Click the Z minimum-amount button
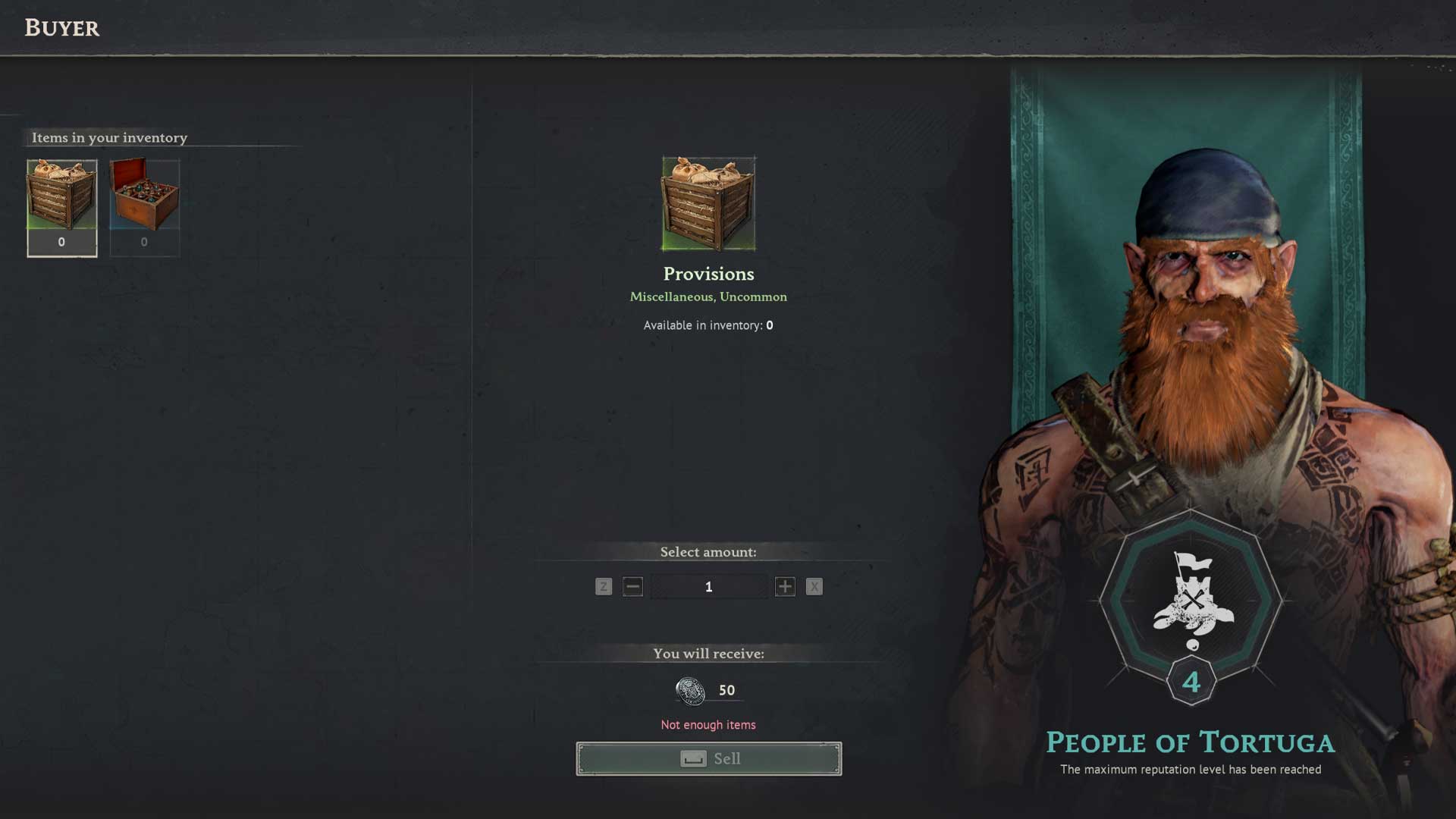This screenshot has width=1456, height=819. coord(603,586)
